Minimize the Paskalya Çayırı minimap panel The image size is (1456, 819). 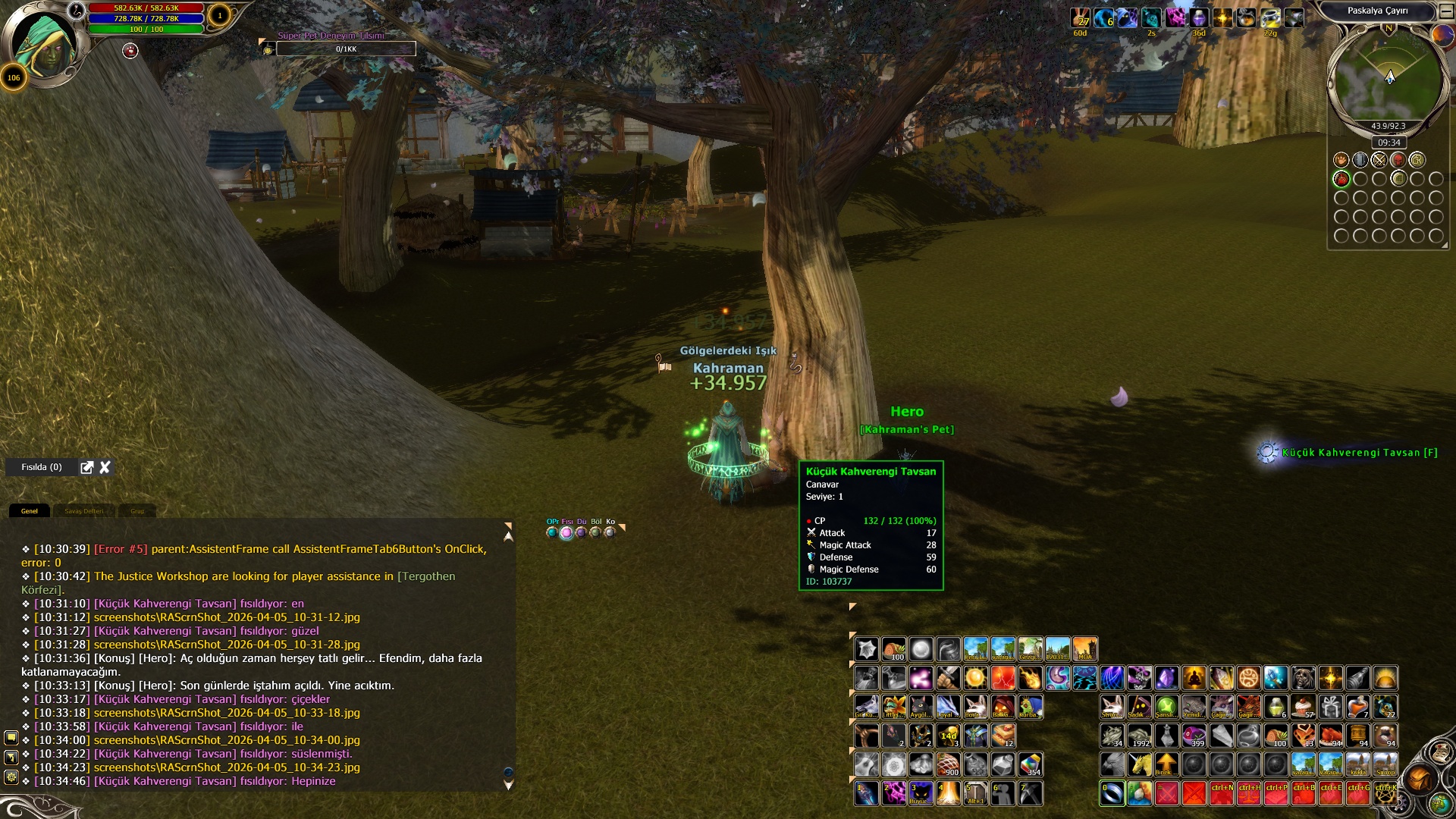click(1445, 11)
